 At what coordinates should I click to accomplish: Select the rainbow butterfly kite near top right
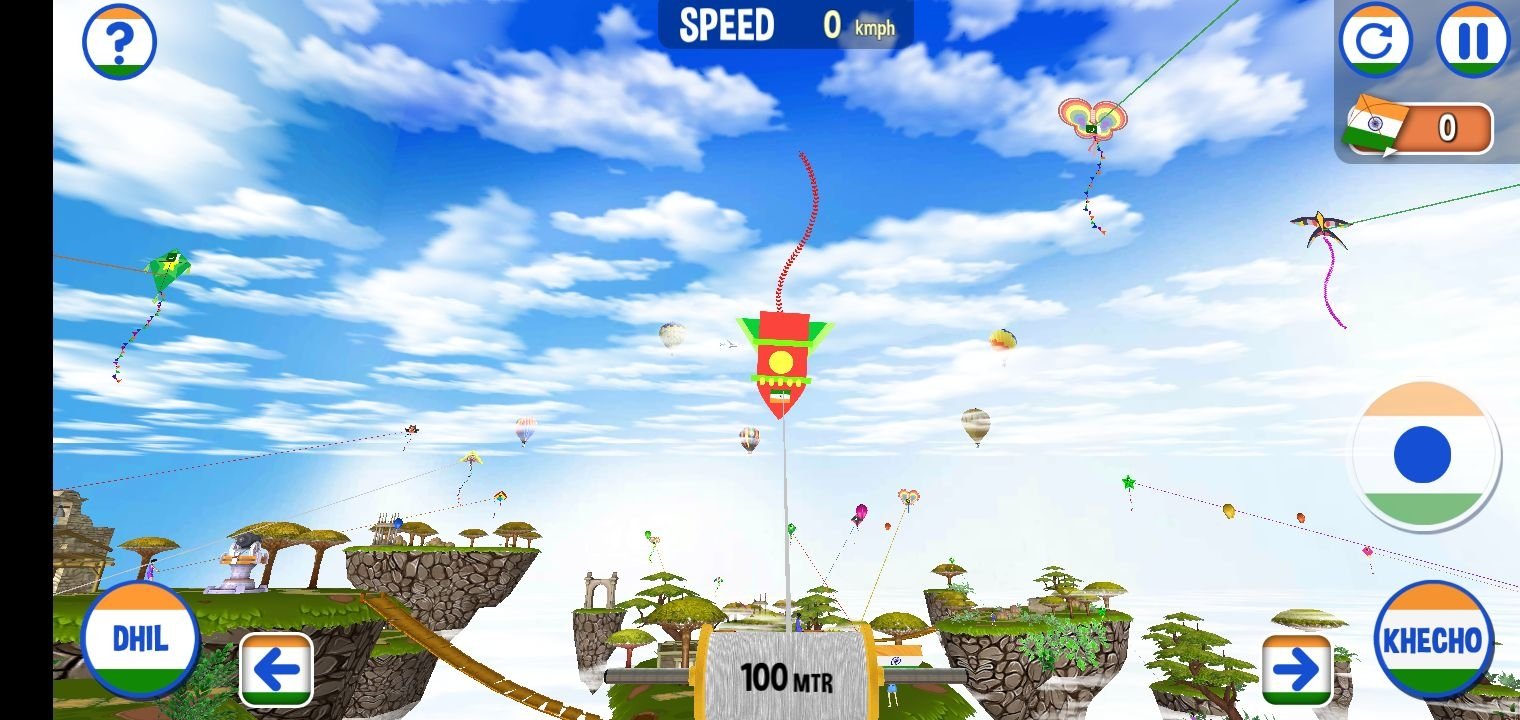pyautogui.click(x=1092, y=120)
